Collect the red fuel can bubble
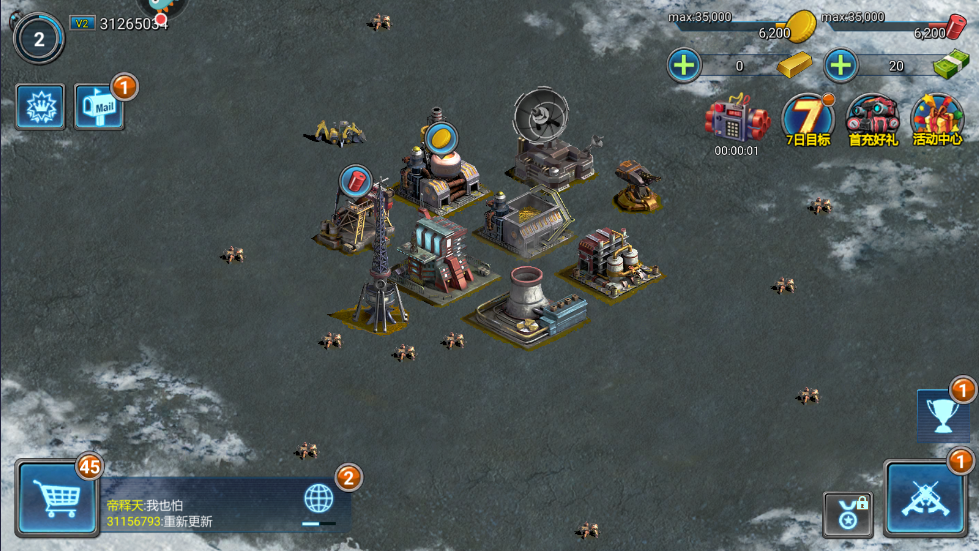The image size is (979, 551). [356, 180]
